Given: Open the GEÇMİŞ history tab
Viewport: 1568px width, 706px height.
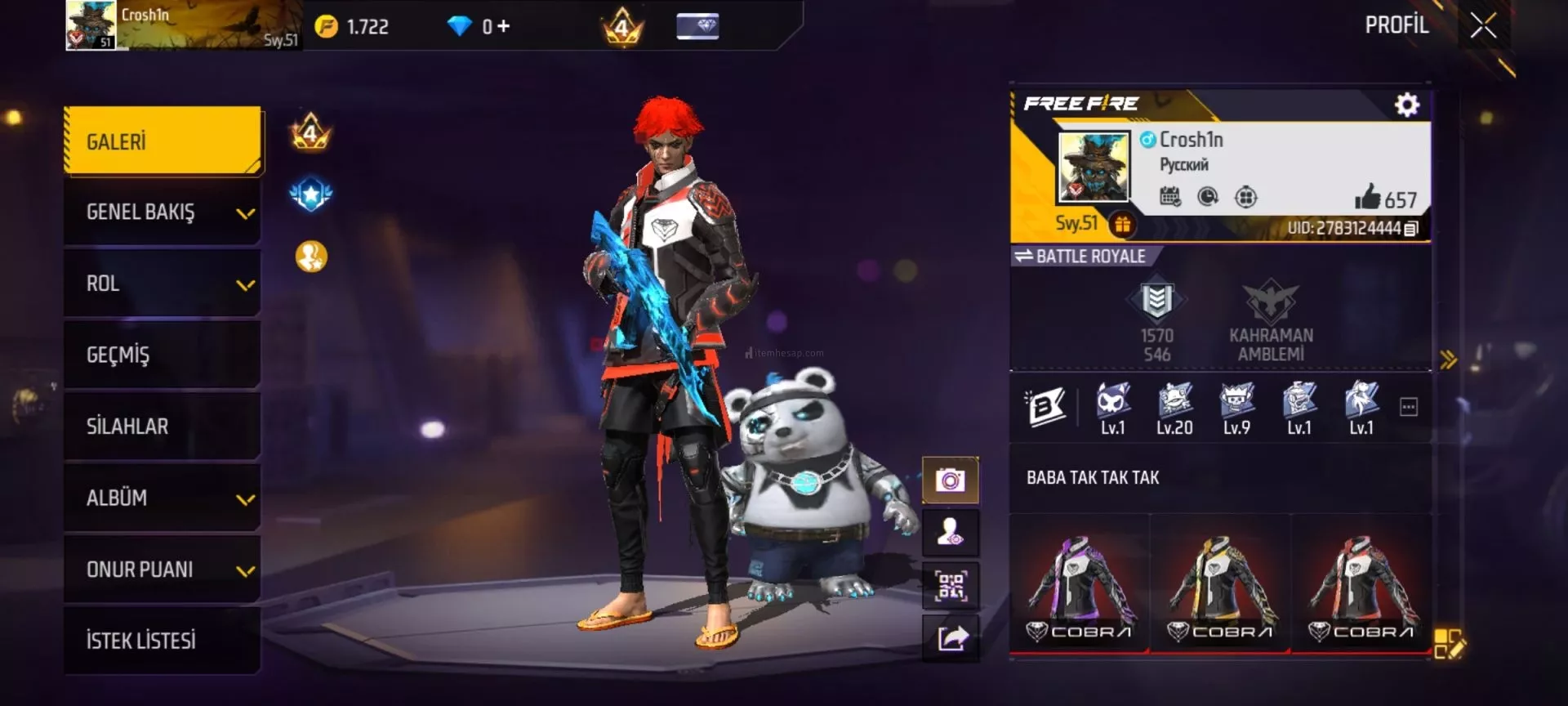Looking at the screenshot, I should click(x=163, y=355).
